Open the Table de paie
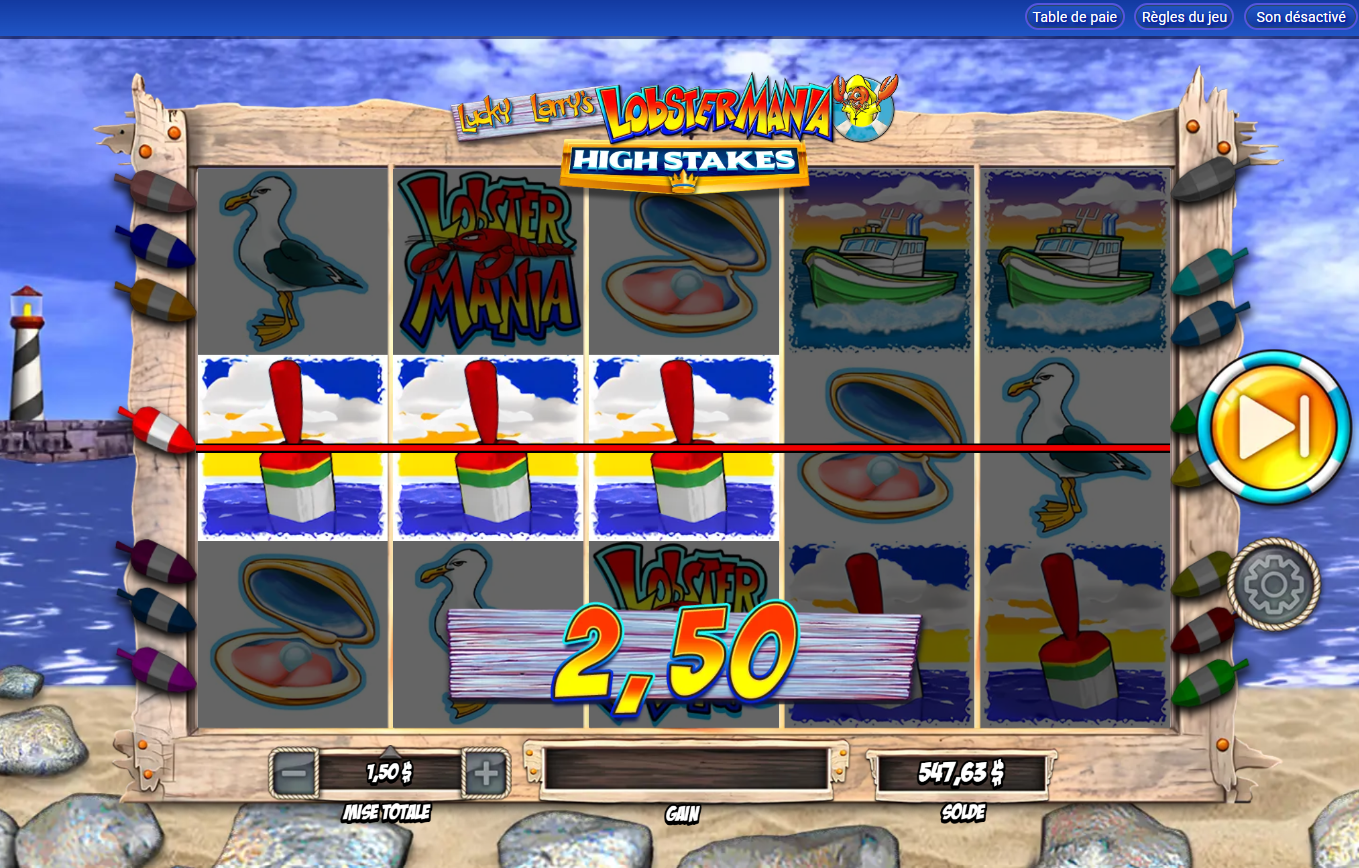The image size is (1359, 868). (x=1074, y=16)
